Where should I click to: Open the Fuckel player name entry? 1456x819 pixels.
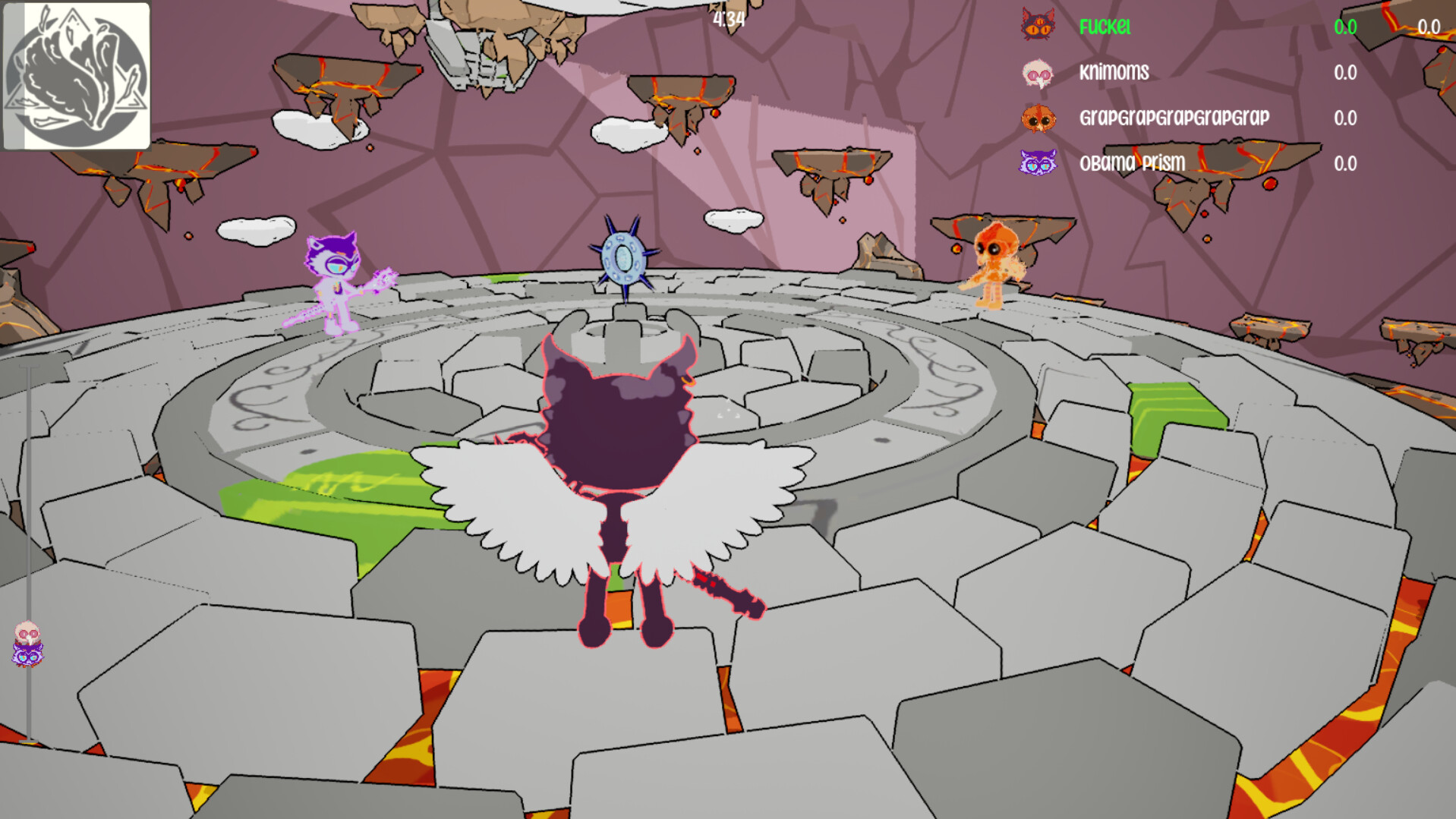[1105, 27]
